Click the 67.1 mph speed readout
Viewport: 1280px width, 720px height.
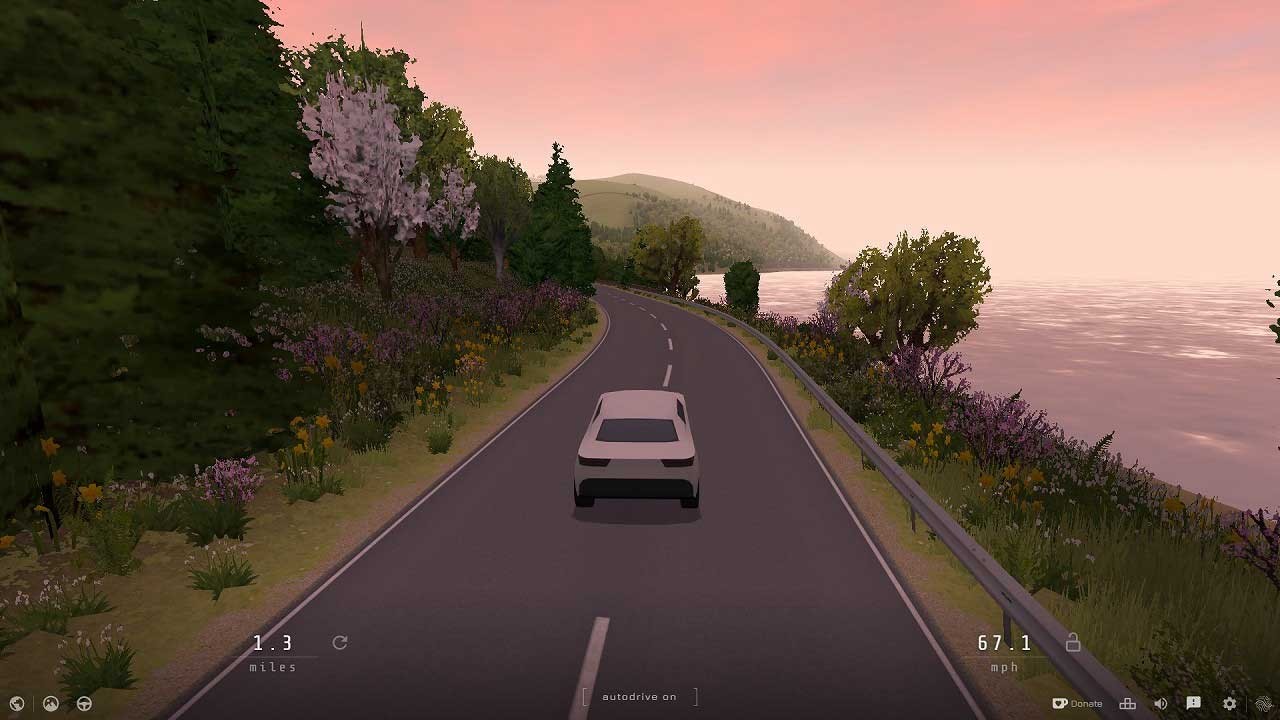point(1005,643)
